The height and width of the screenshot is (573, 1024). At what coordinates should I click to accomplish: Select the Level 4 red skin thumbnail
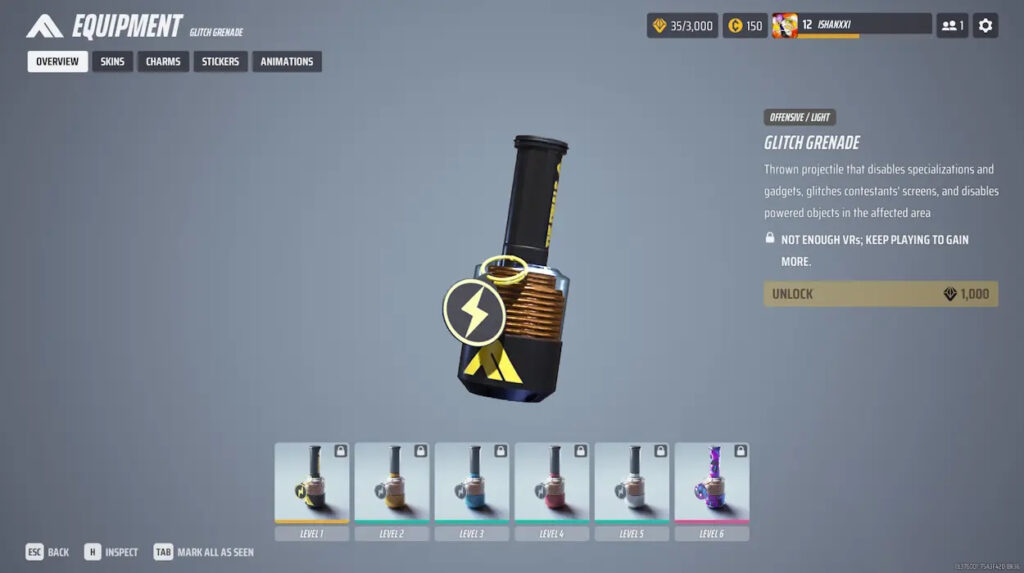point(552,483)
